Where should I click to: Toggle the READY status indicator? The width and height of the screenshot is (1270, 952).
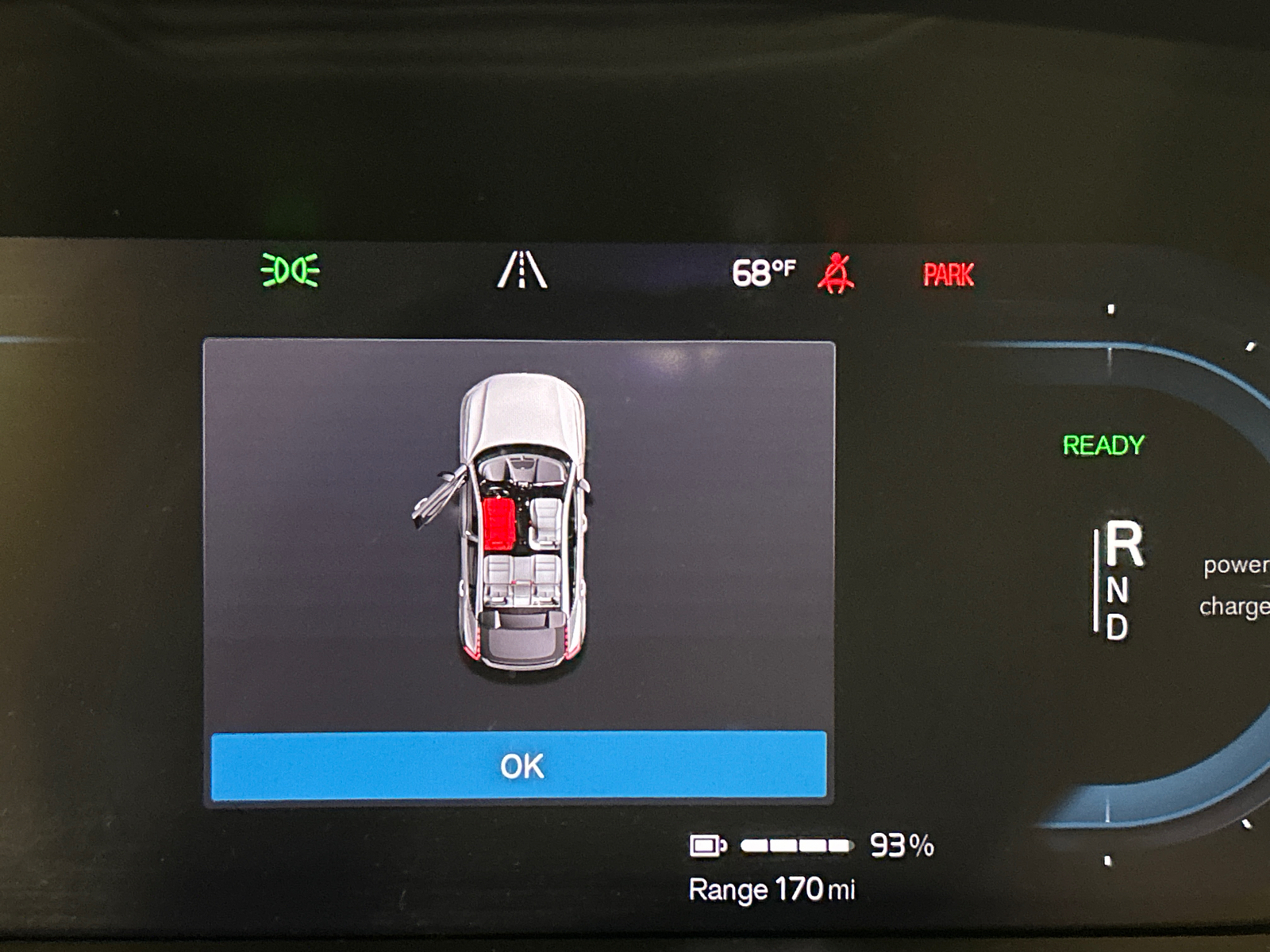[1103, 443]
